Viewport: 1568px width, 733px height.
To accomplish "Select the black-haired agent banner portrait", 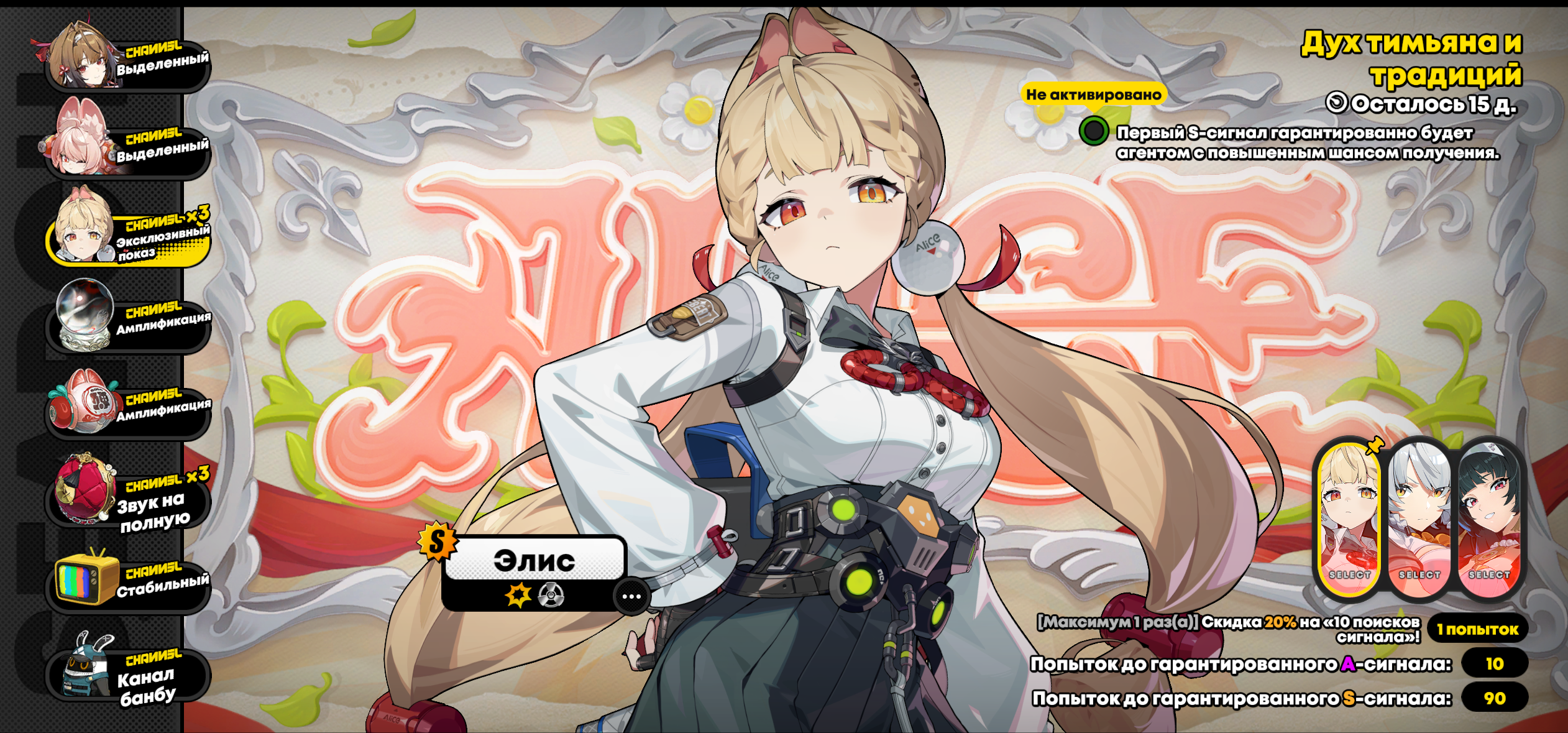I will pyautogui.click(x=1490, y=521).
